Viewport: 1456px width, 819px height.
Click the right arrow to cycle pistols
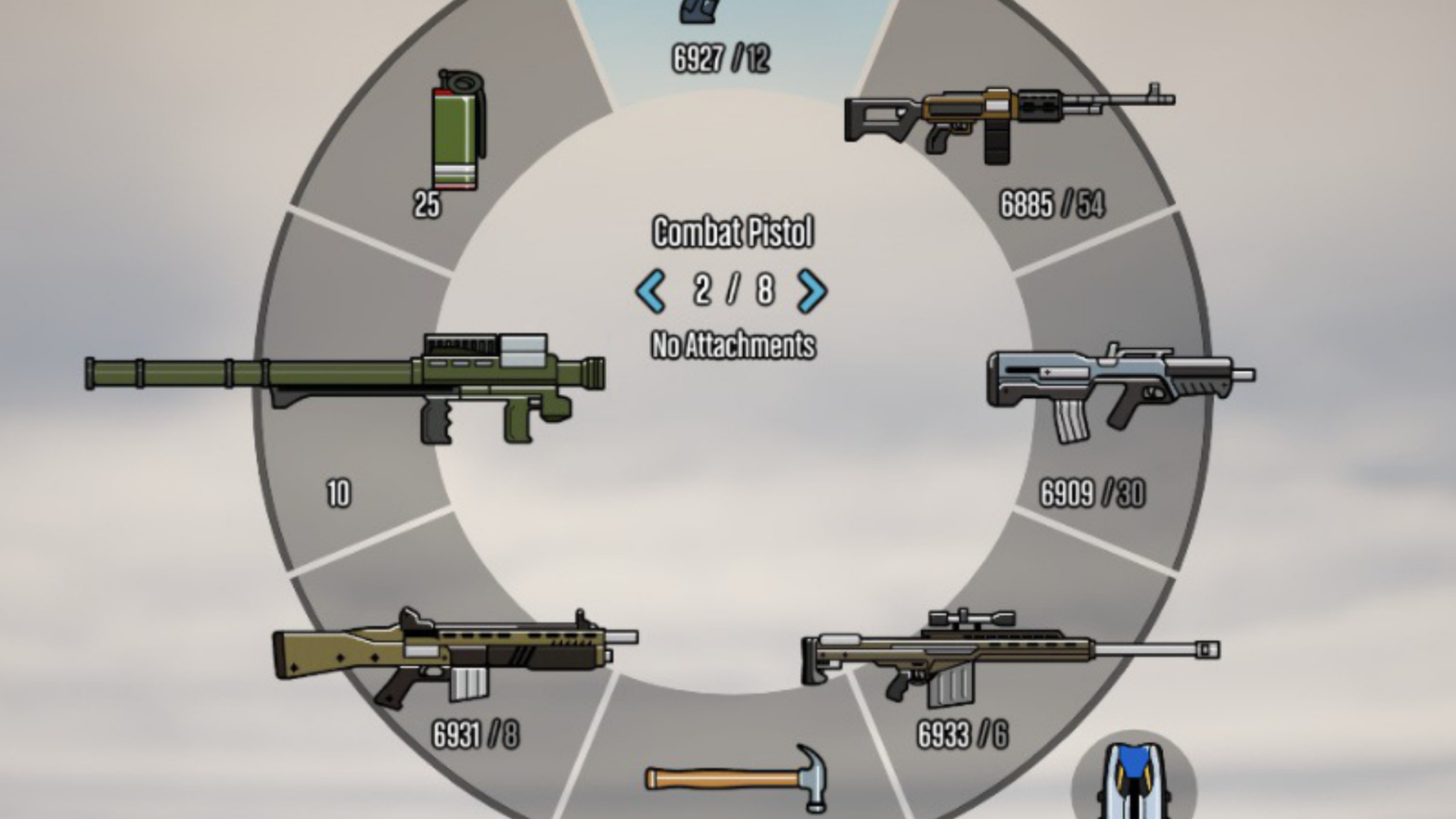(810, 293)
